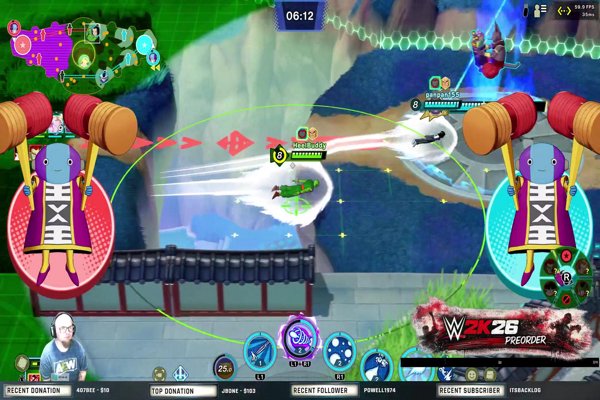
Task: Open the circular emote wheel
Action: click(564, 276)
